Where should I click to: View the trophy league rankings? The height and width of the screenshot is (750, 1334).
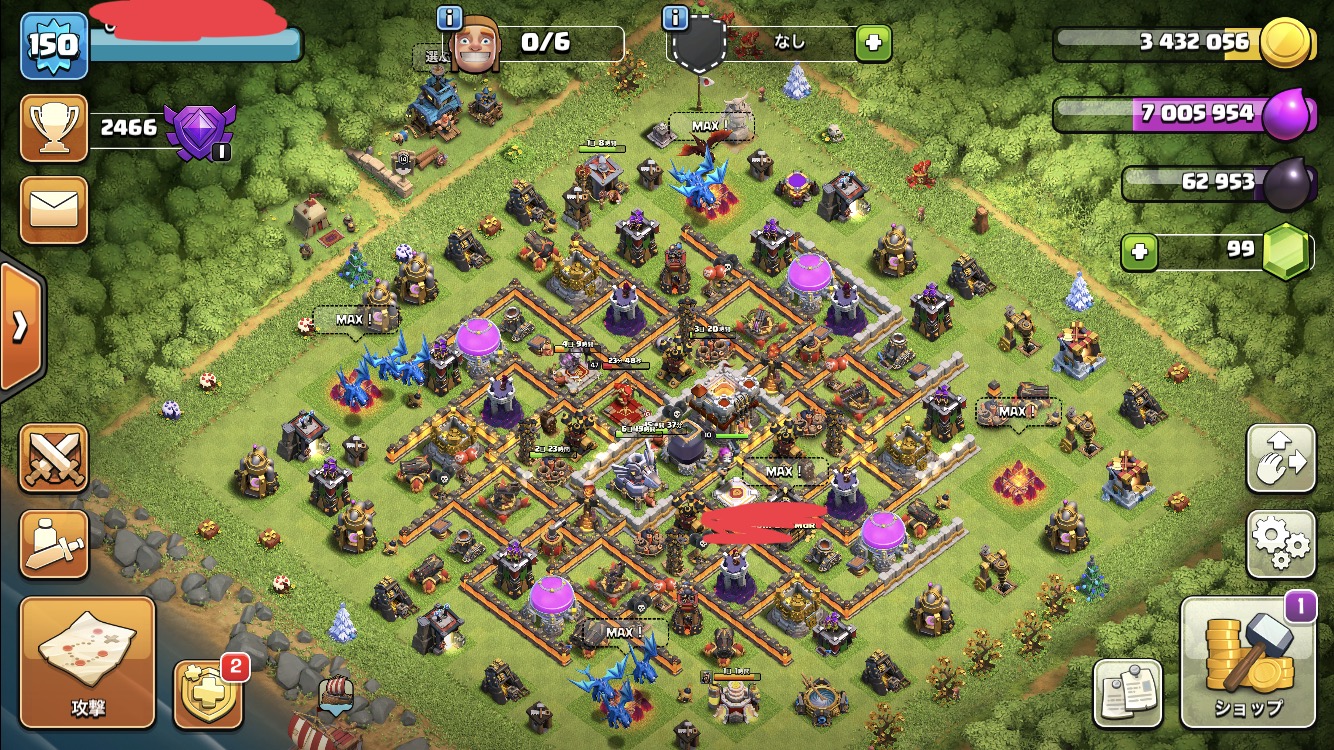pos(54,127)
